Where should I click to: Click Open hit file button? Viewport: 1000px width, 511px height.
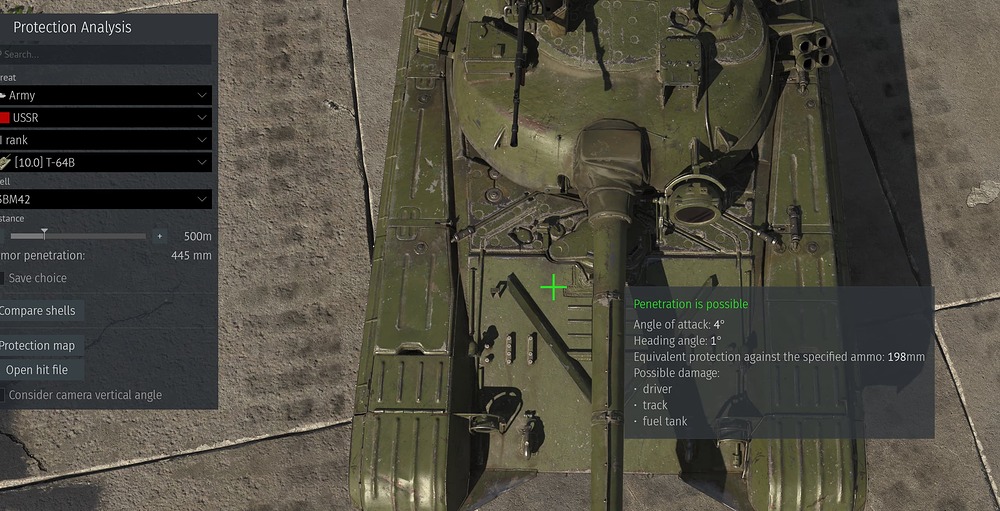tap(38, 370)
